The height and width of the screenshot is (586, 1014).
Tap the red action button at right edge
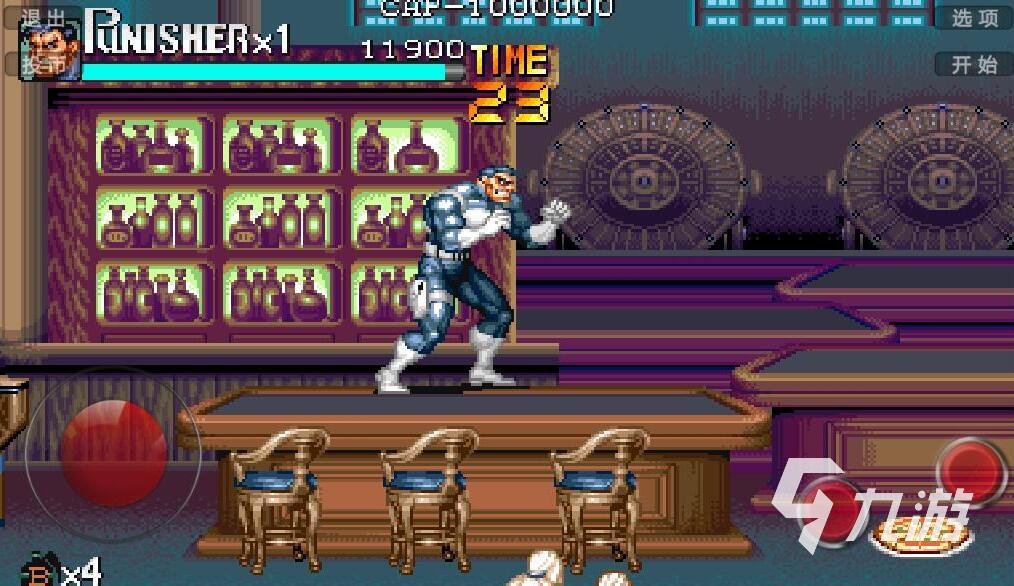point(977,471)
